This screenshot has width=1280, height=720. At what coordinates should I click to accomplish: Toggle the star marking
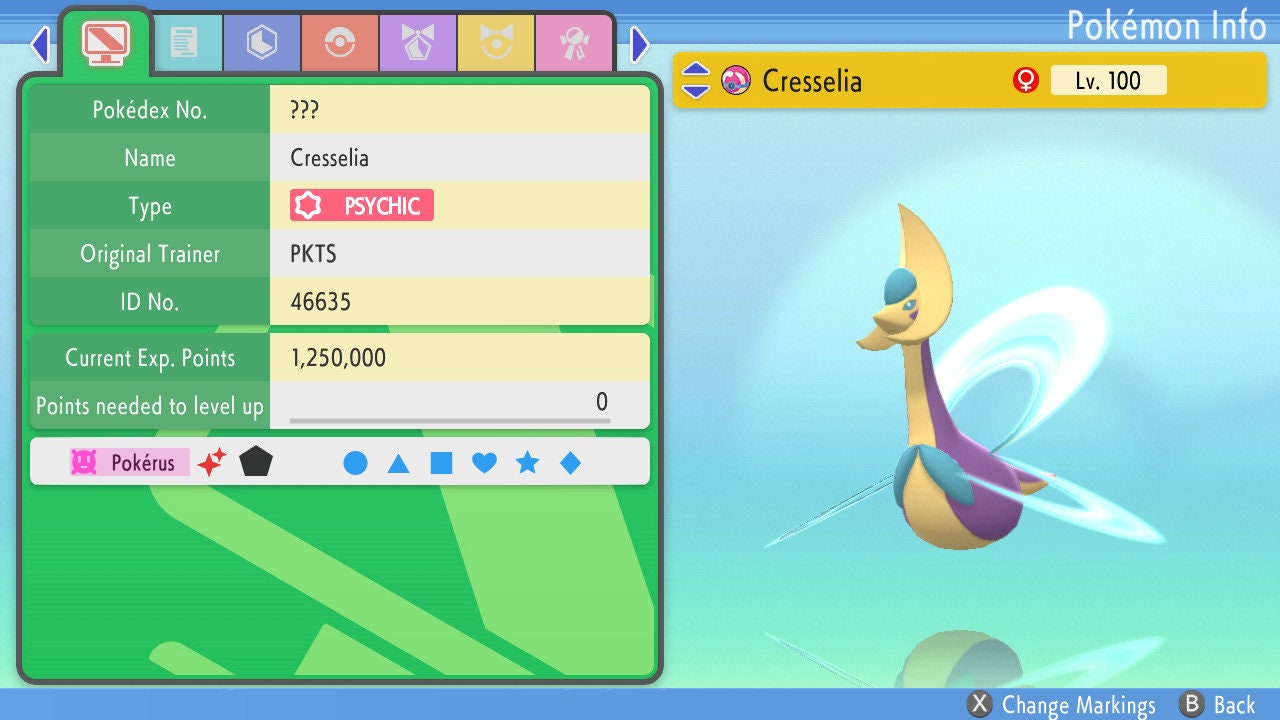coord(527,463)
